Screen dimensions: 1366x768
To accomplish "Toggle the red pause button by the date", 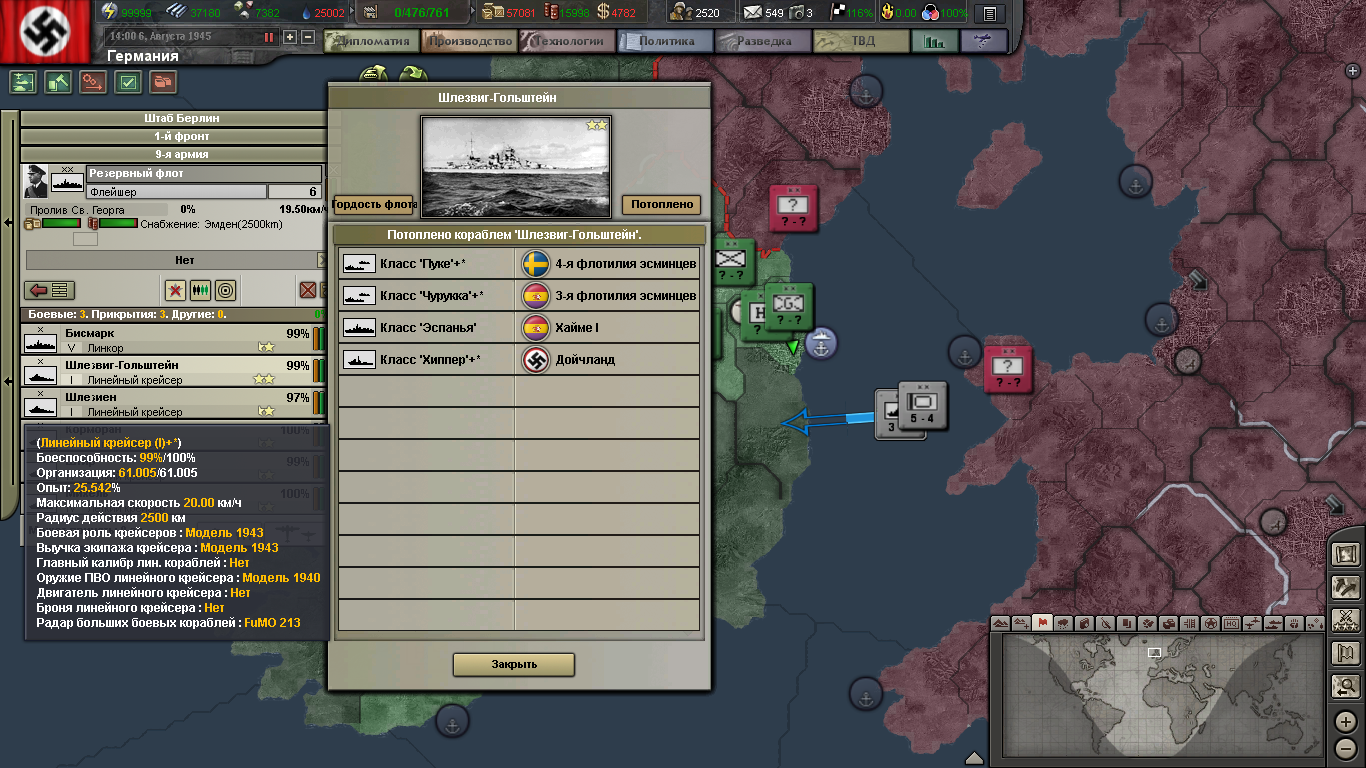I will (x=269, y=37).
